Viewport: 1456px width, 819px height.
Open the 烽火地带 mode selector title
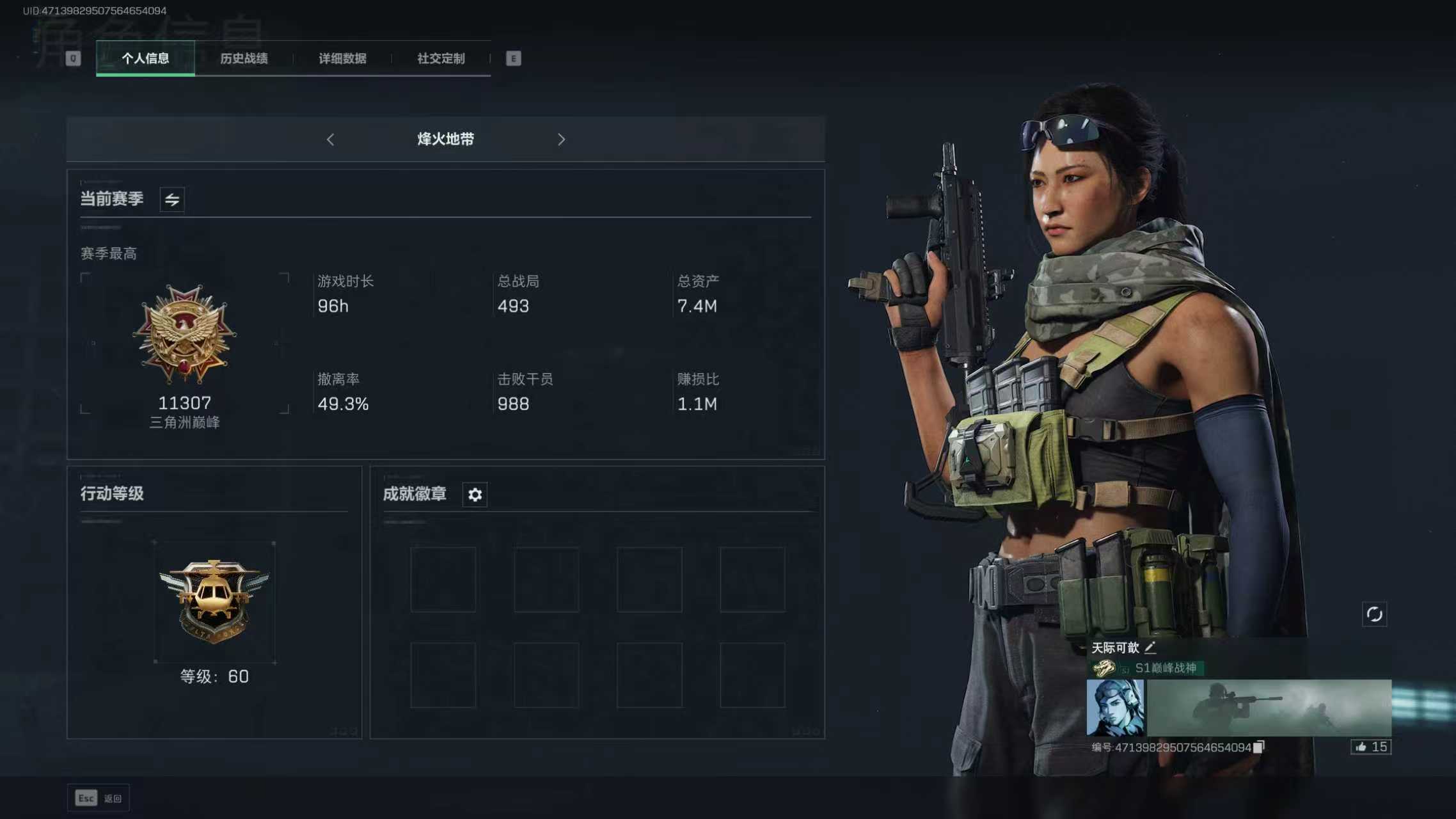[446, 139]
